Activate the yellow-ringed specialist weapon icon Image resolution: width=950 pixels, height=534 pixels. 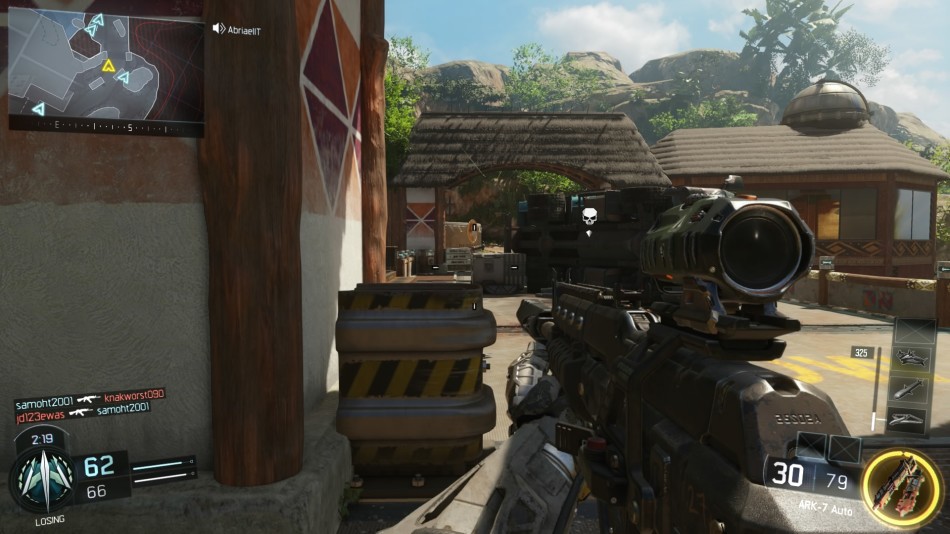coord(900,487)
